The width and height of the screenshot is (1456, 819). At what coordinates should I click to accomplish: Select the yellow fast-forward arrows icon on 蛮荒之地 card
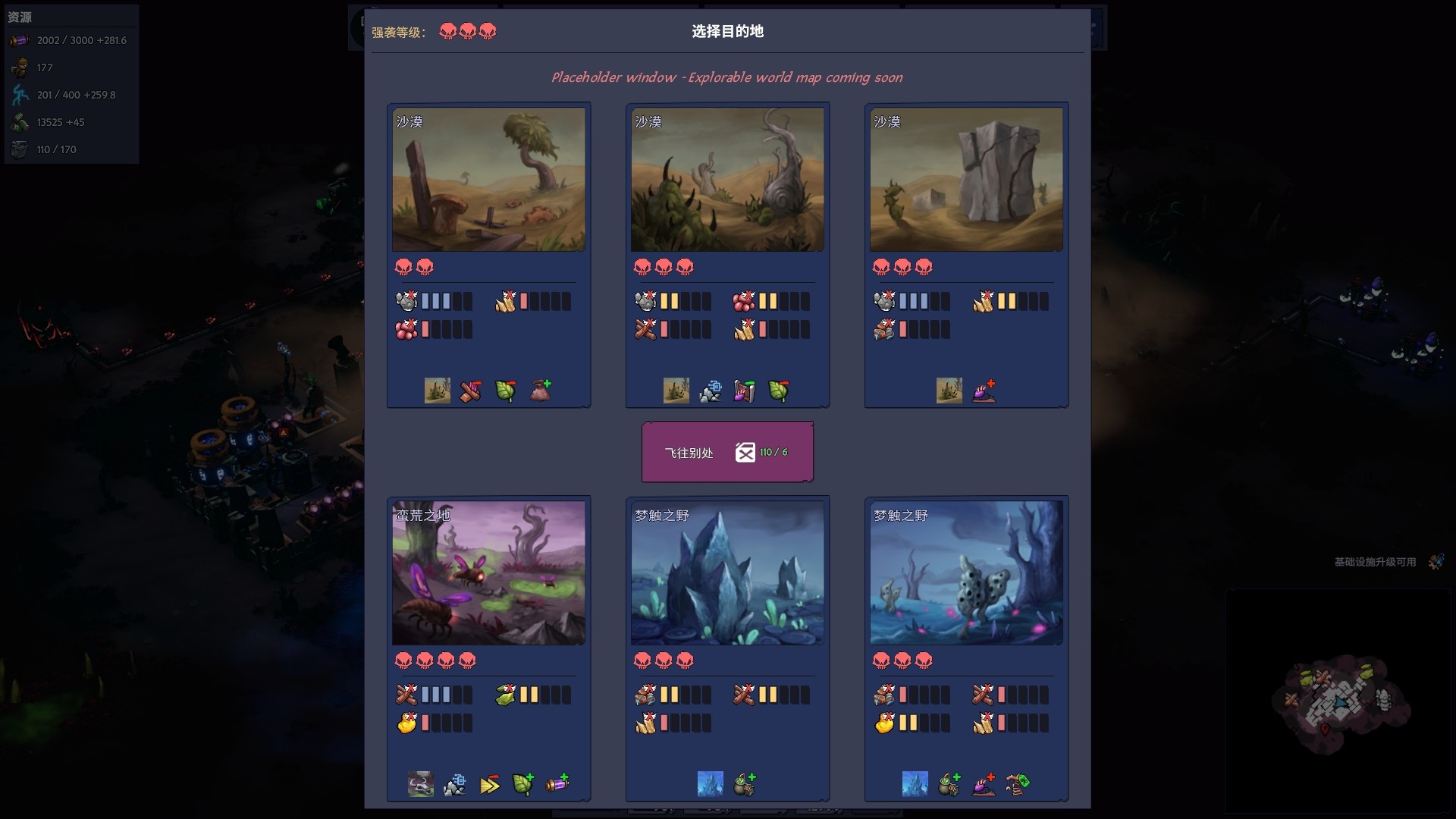coord(490,784)
